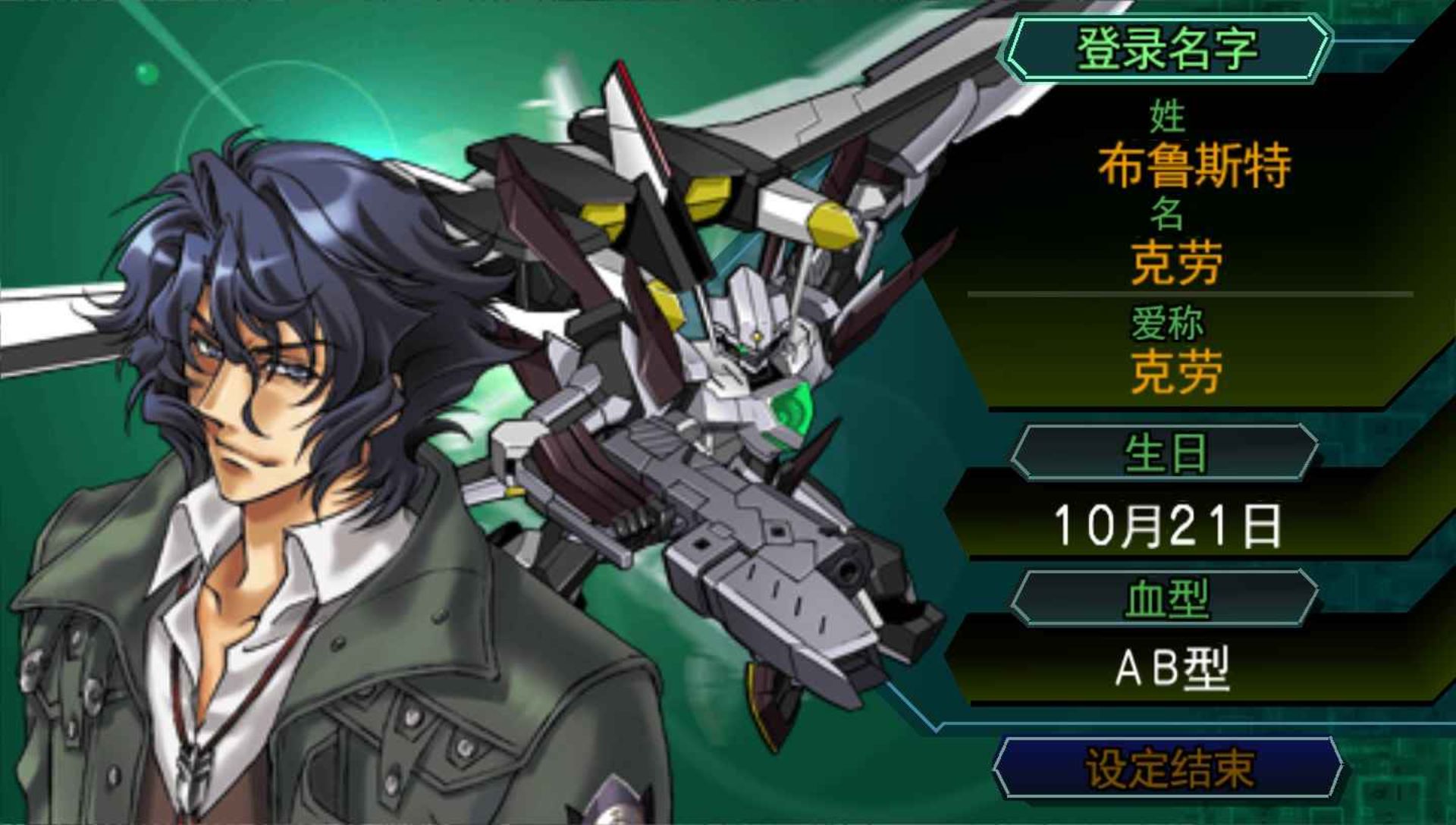1456x825 pixels.
Task: Open the 生日 birthday section
Action: pyautogui.click(x=1165, y=453)
